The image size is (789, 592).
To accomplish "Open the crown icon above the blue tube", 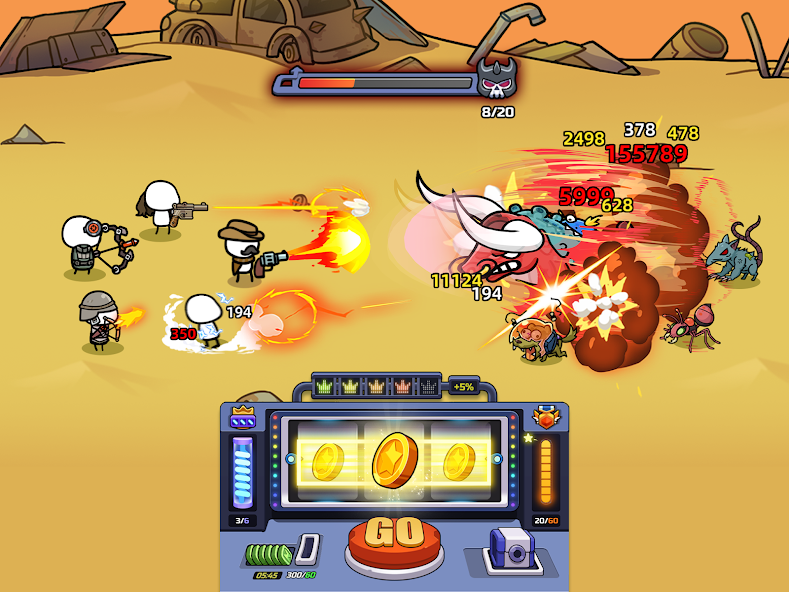I will (x=244, y=418).
